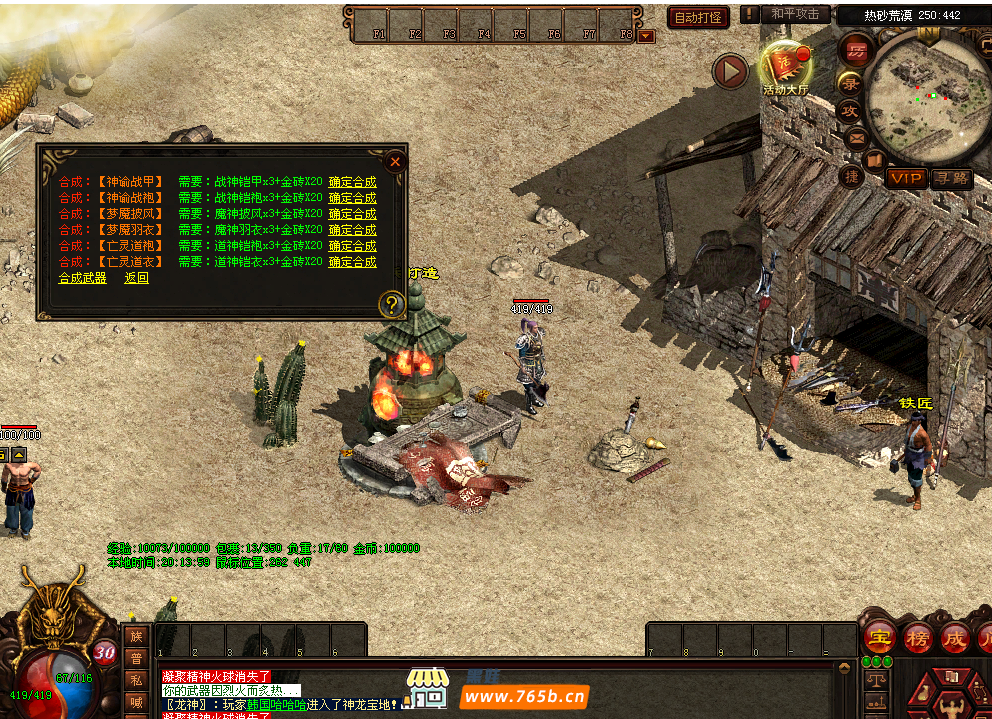The width and height of the screenshot is (992, 719).
Task: Close the synthesis dialog with the X
Action: click(395, 161)
